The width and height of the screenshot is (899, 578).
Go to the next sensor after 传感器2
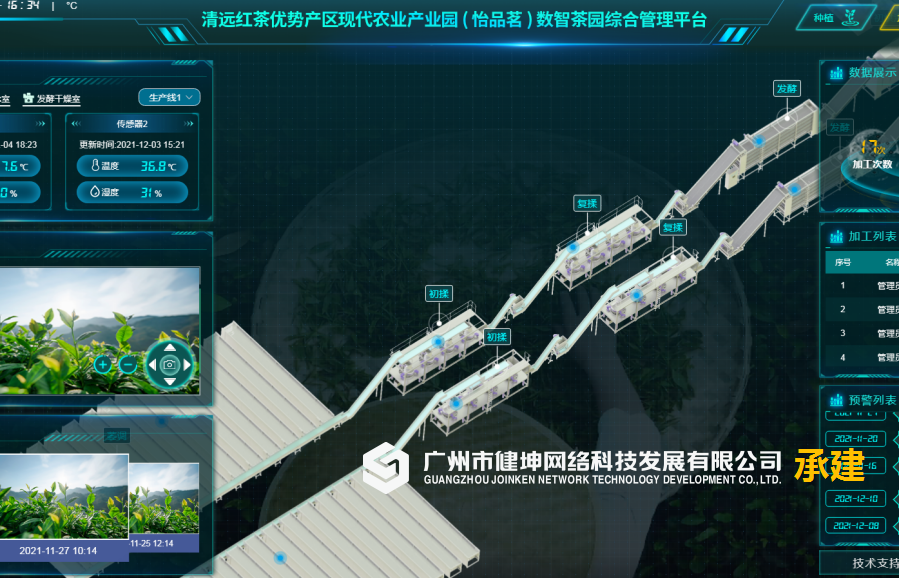[x=190, y=123]
